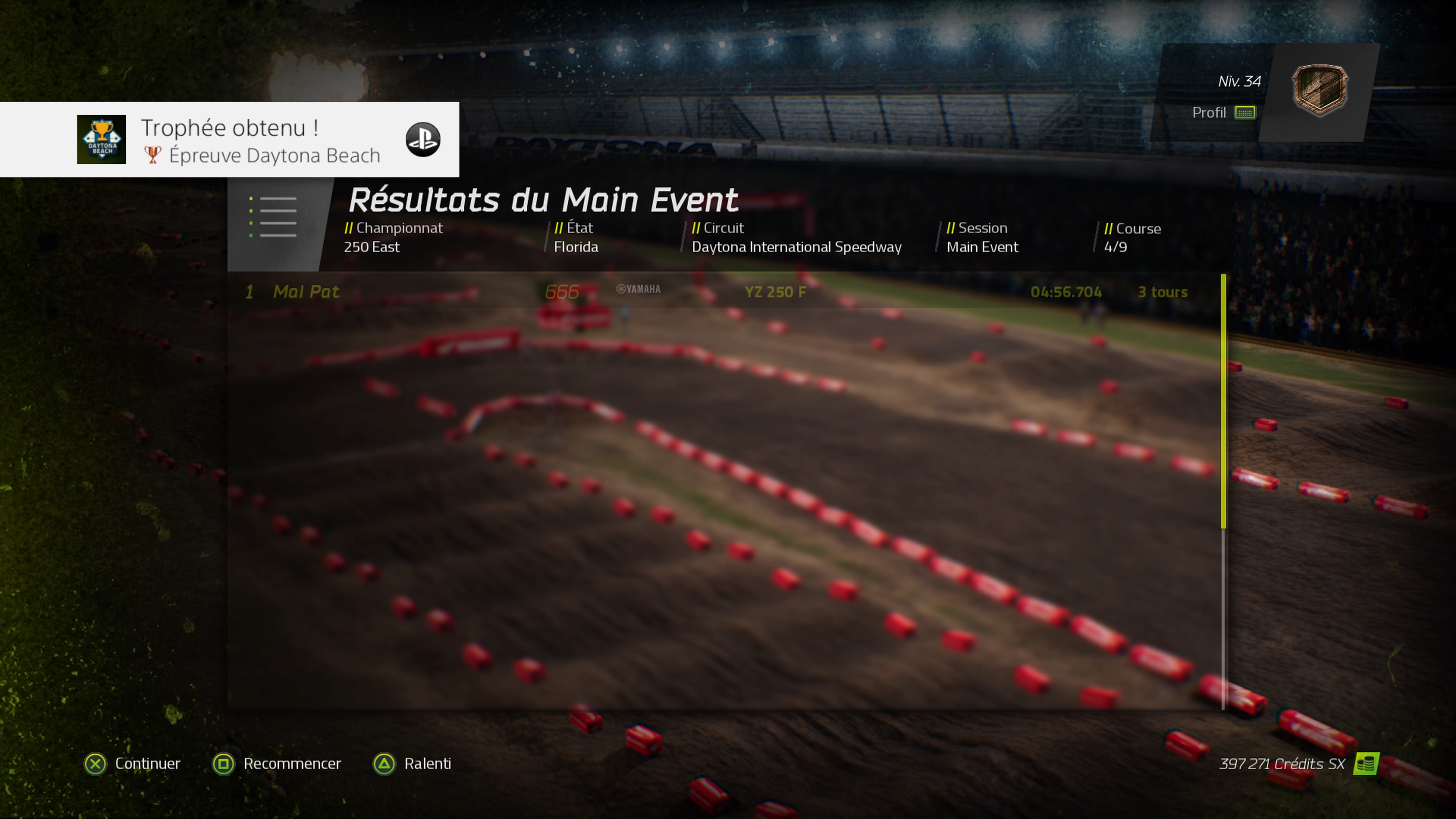The image size is (1456, 819).
Task: Open the Ralenti replay
Action: click(x=413, y=764)
